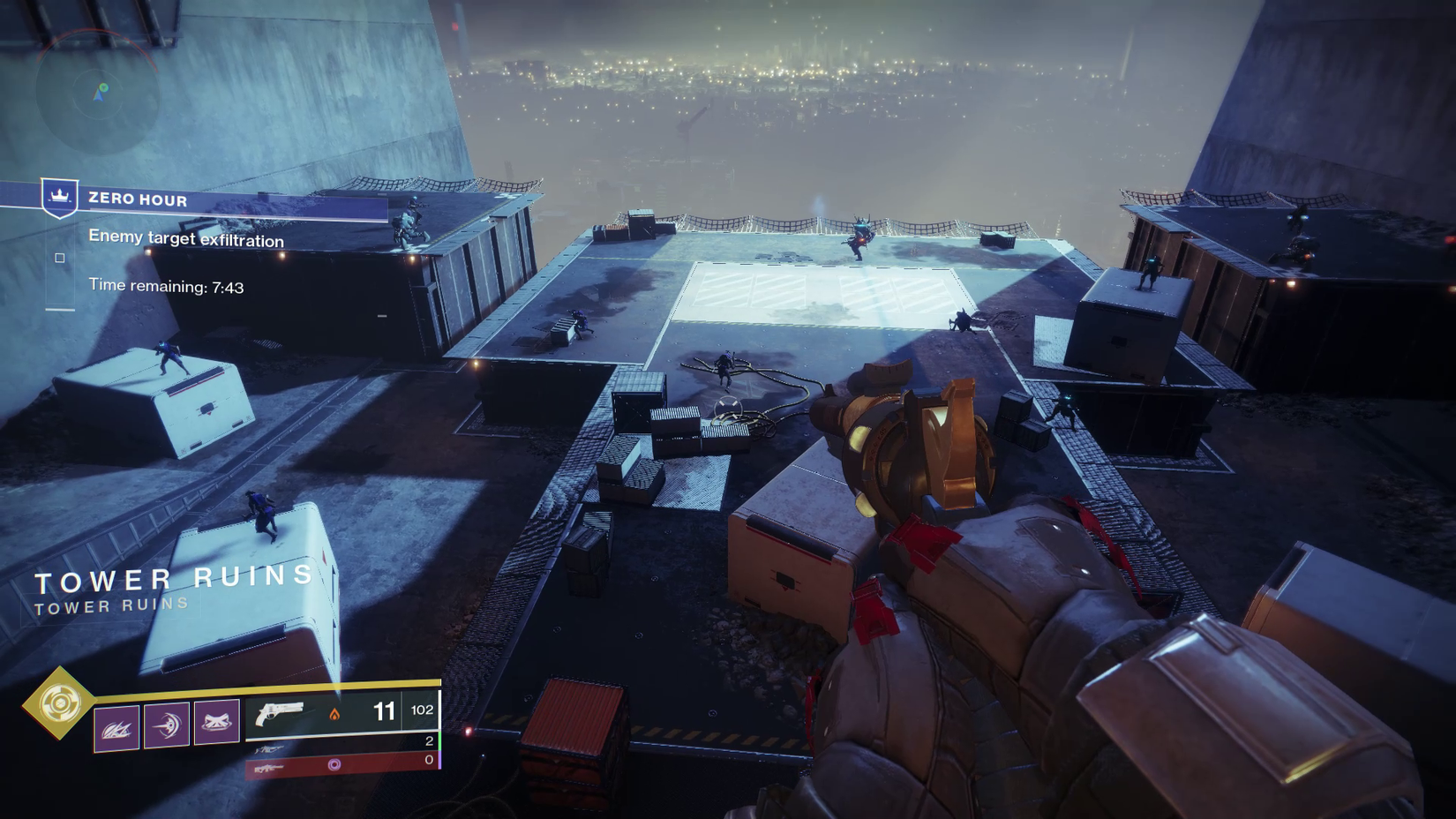Viewport: 1456px width, 819px height.
Task: Select the heavy weapon element icon
Action: [335, 763]
